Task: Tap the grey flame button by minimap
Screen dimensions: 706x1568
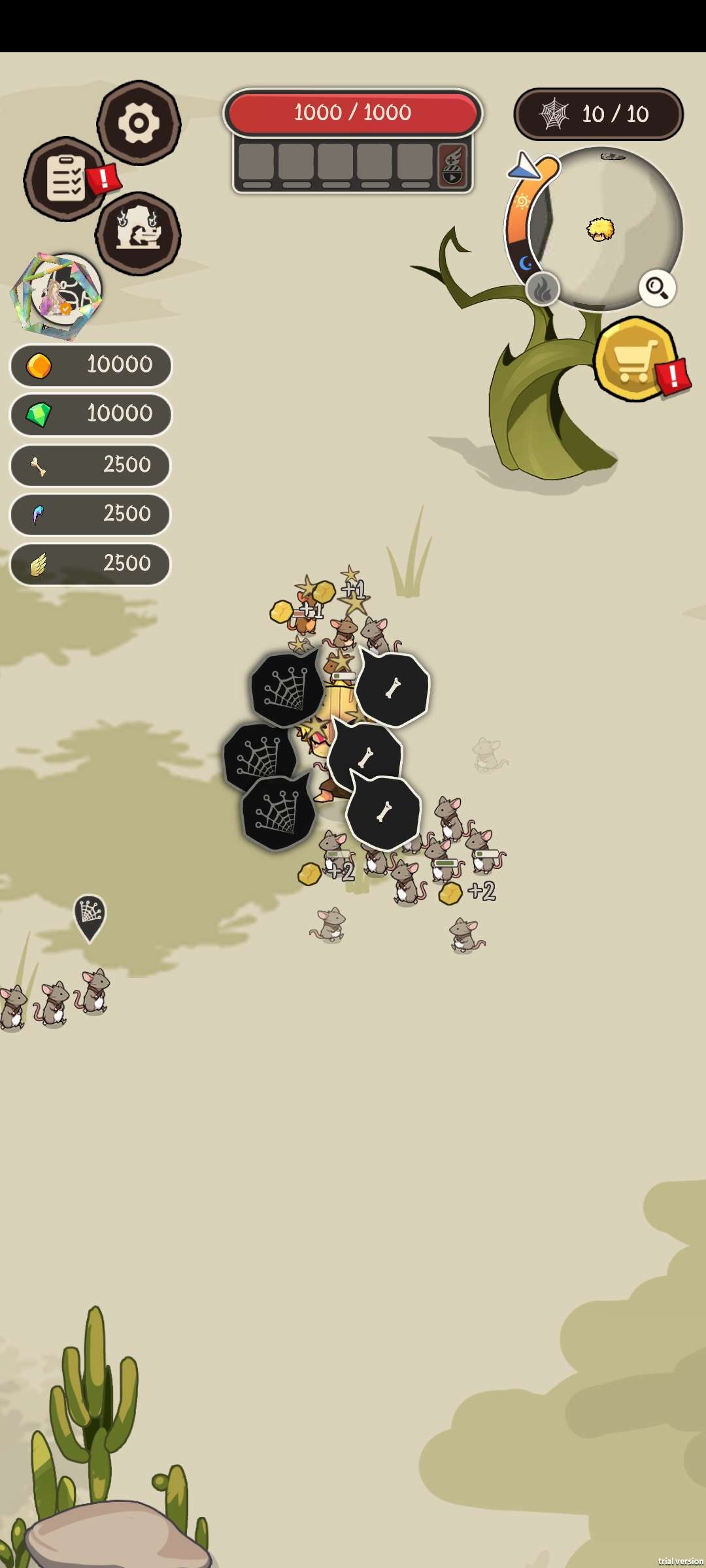Action: tap(543, 289)
